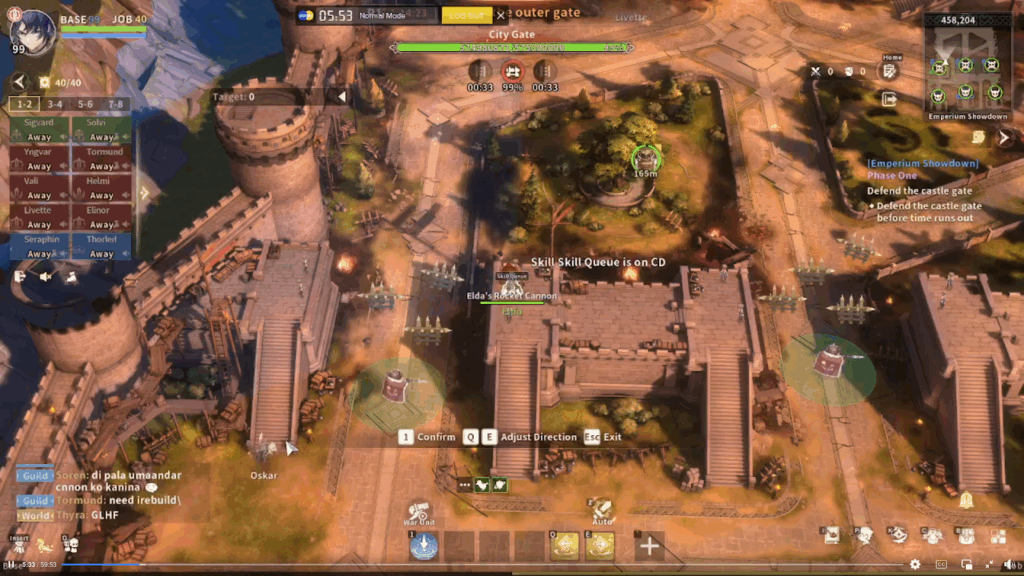The width and height of the screenshot is (1024, 576).
Task: Open the War Unit button
Action: tap(420, 512)
